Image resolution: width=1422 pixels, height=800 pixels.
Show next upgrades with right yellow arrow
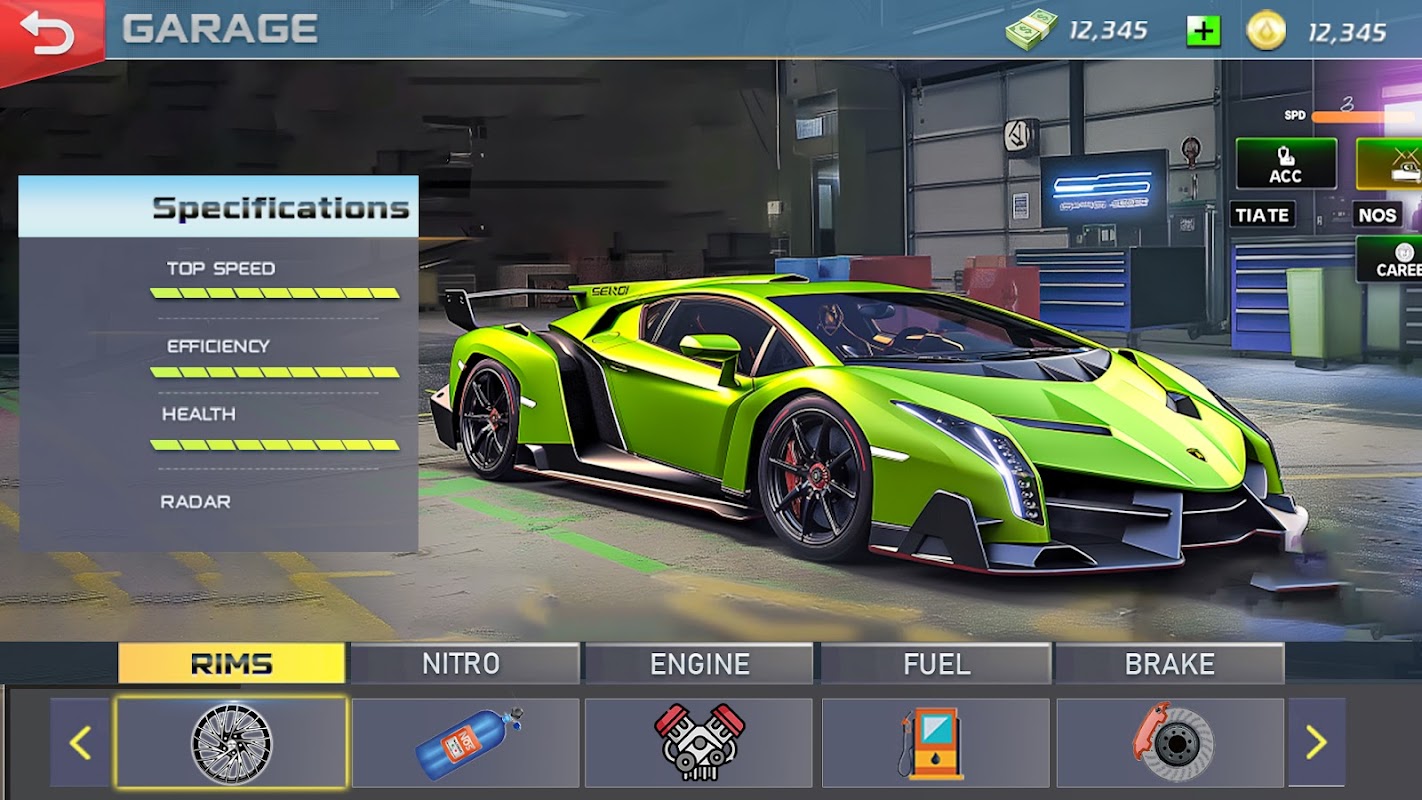point(1316,742)
